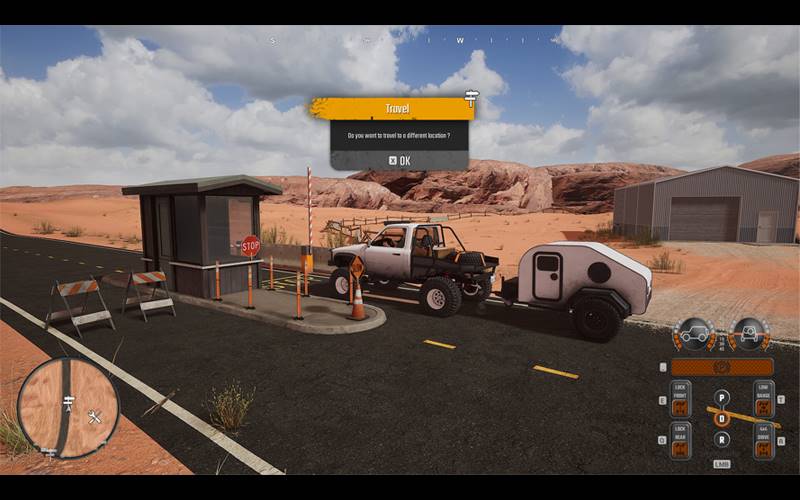Toggle the Lock Front differential
The image size is (800, 500).
click(x=680, y=402)
